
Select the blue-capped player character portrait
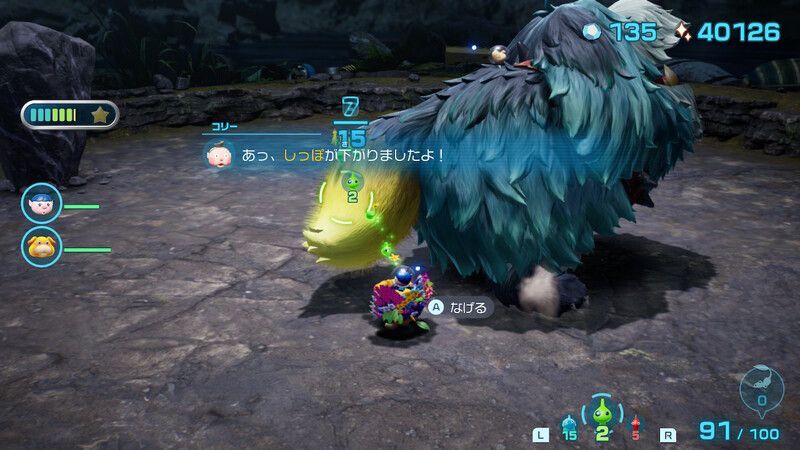[x=42, y=203]
